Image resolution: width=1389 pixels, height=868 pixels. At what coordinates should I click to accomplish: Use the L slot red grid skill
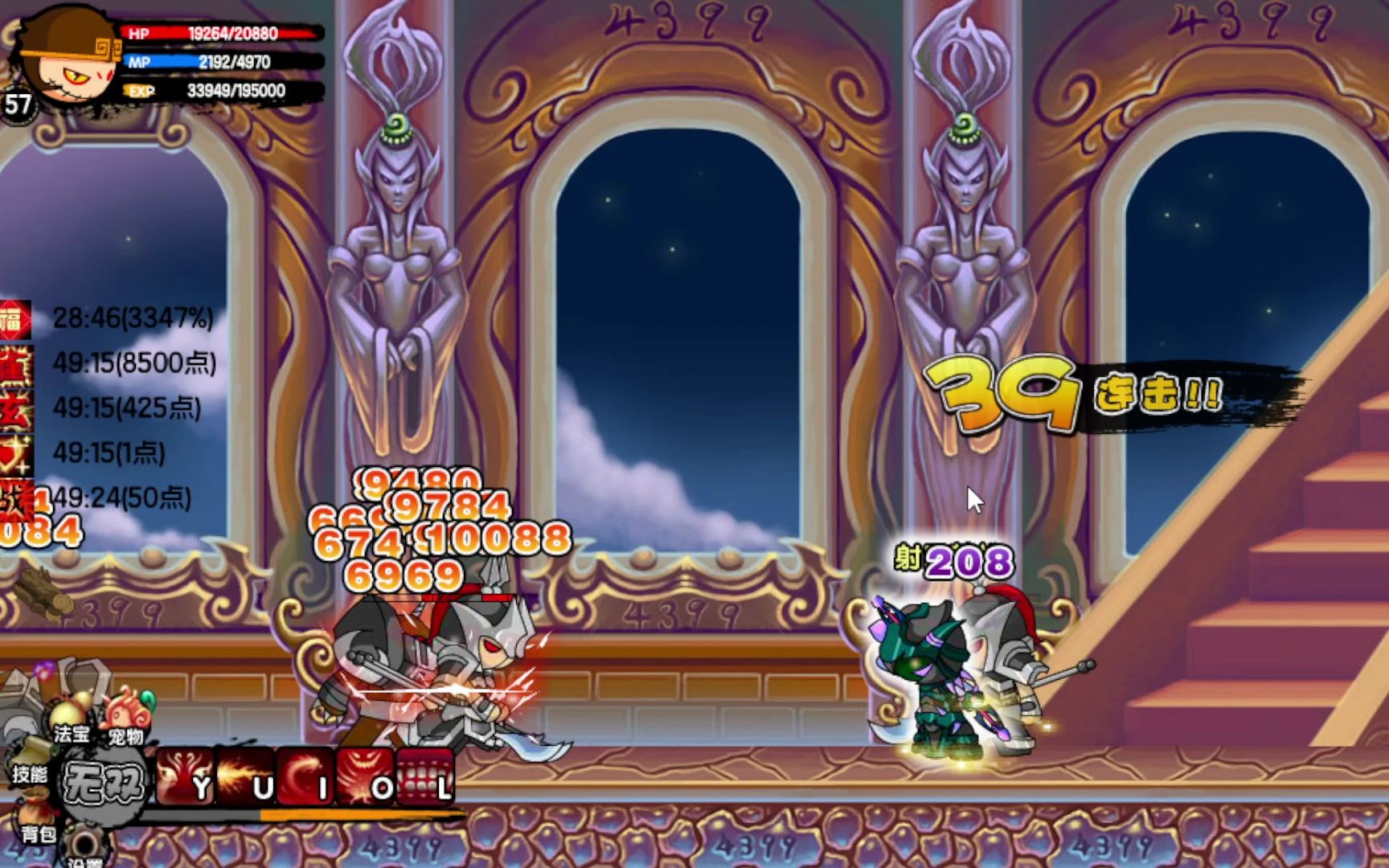426,776
